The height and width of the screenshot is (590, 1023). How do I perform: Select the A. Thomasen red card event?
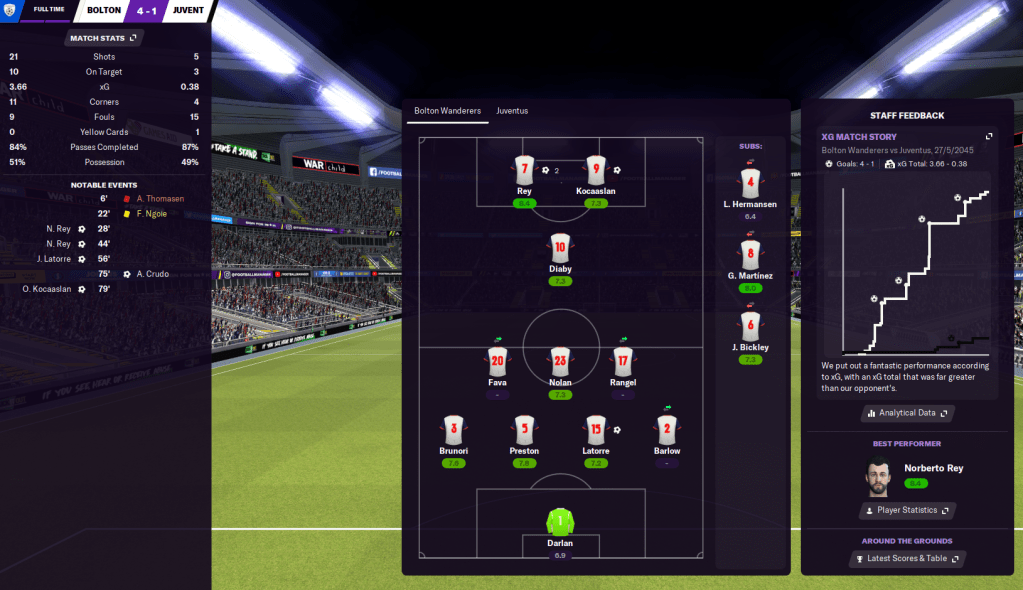[x=160, y=198]
